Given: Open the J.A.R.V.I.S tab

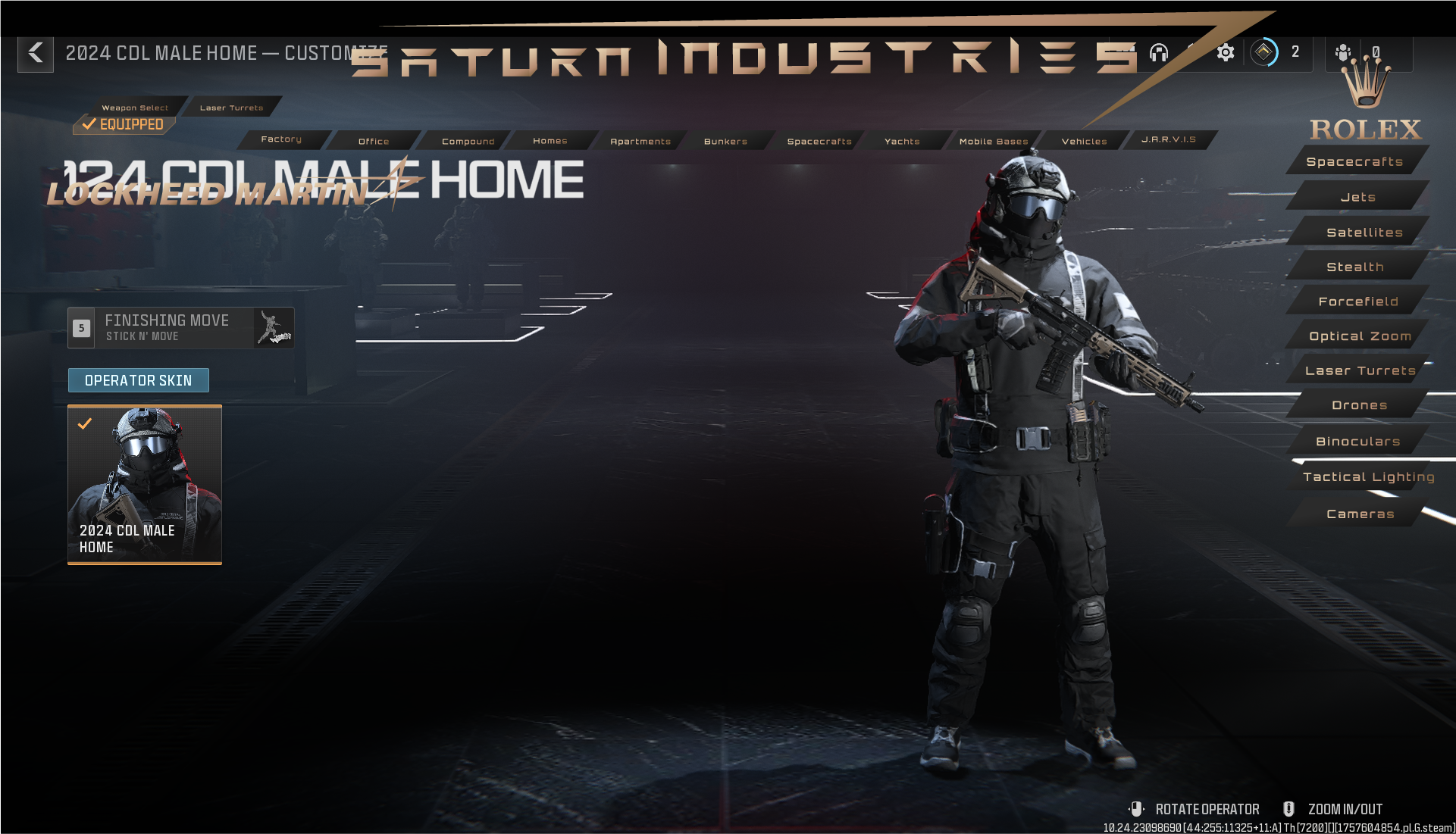Looking at the screenshot, I should (1168, 139).
